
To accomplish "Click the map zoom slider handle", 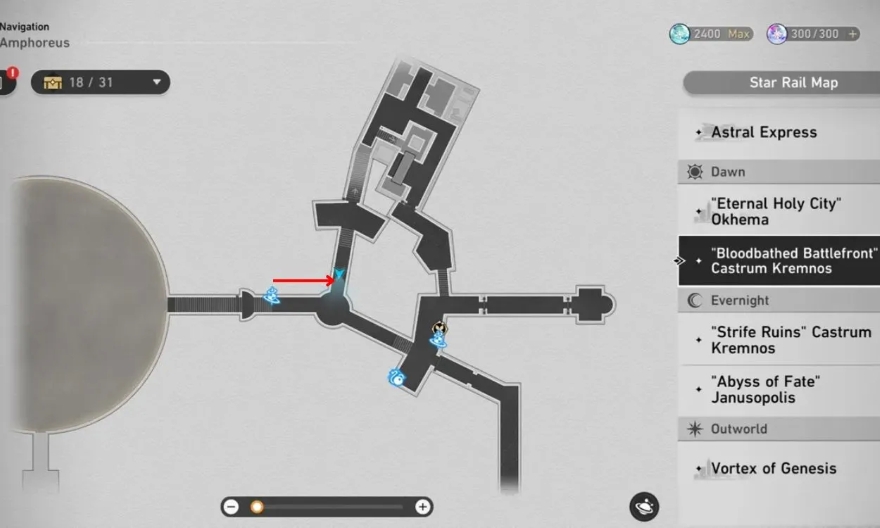I will (x=256, y=507).
